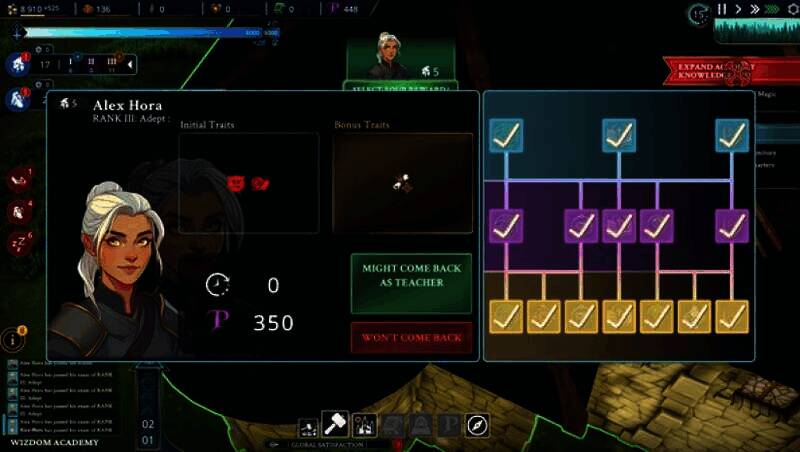Open the compass navigation tool

tap(477, 426)
